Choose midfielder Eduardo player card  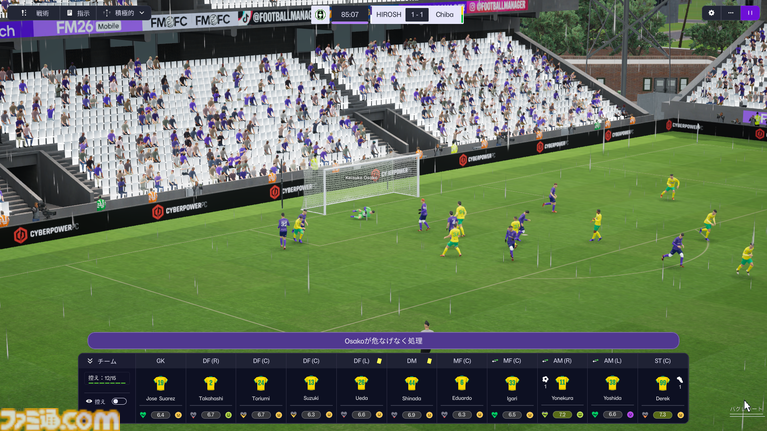461,391
